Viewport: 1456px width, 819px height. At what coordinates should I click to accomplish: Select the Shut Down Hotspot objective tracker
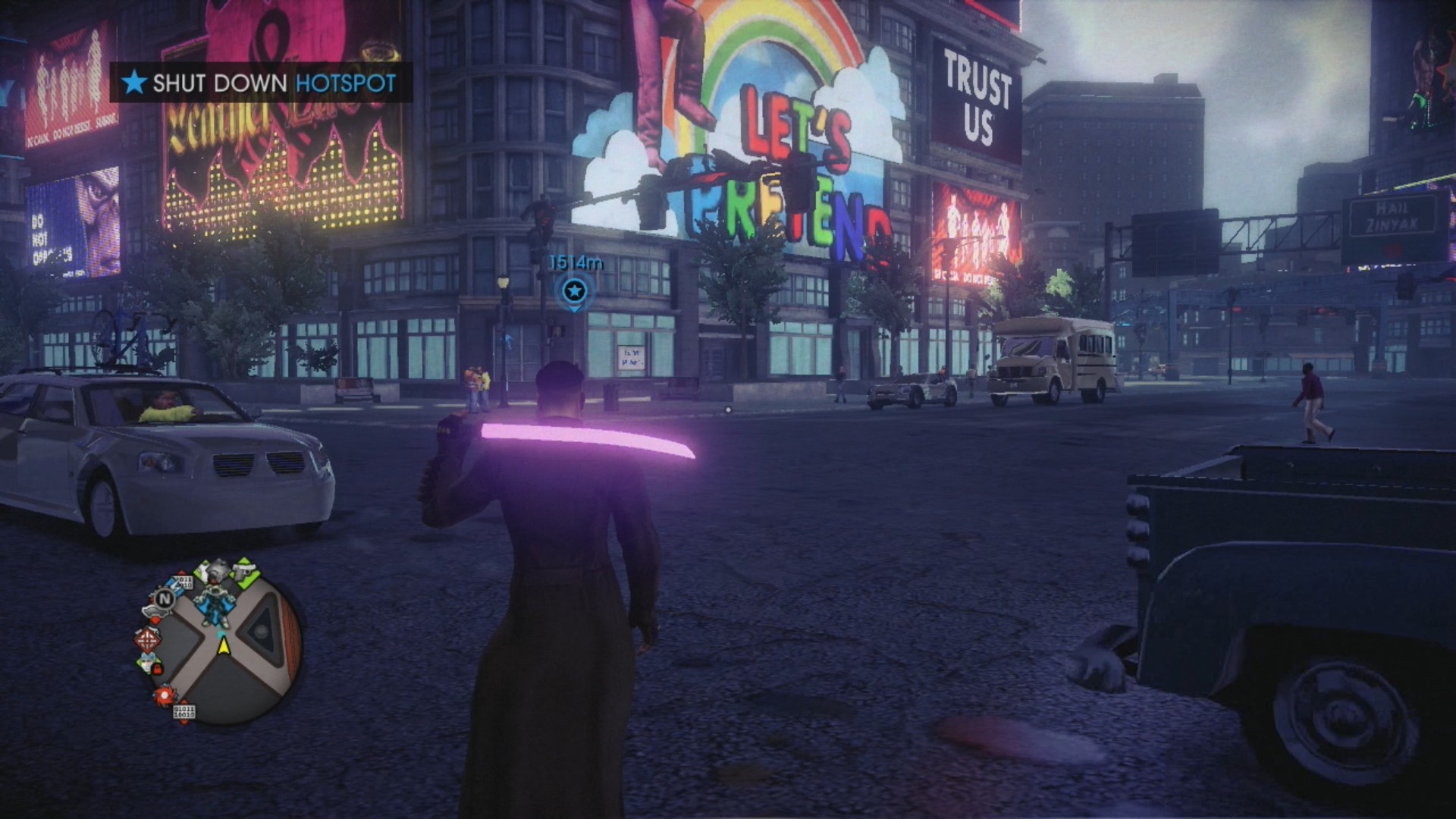[x=262, y=83]
